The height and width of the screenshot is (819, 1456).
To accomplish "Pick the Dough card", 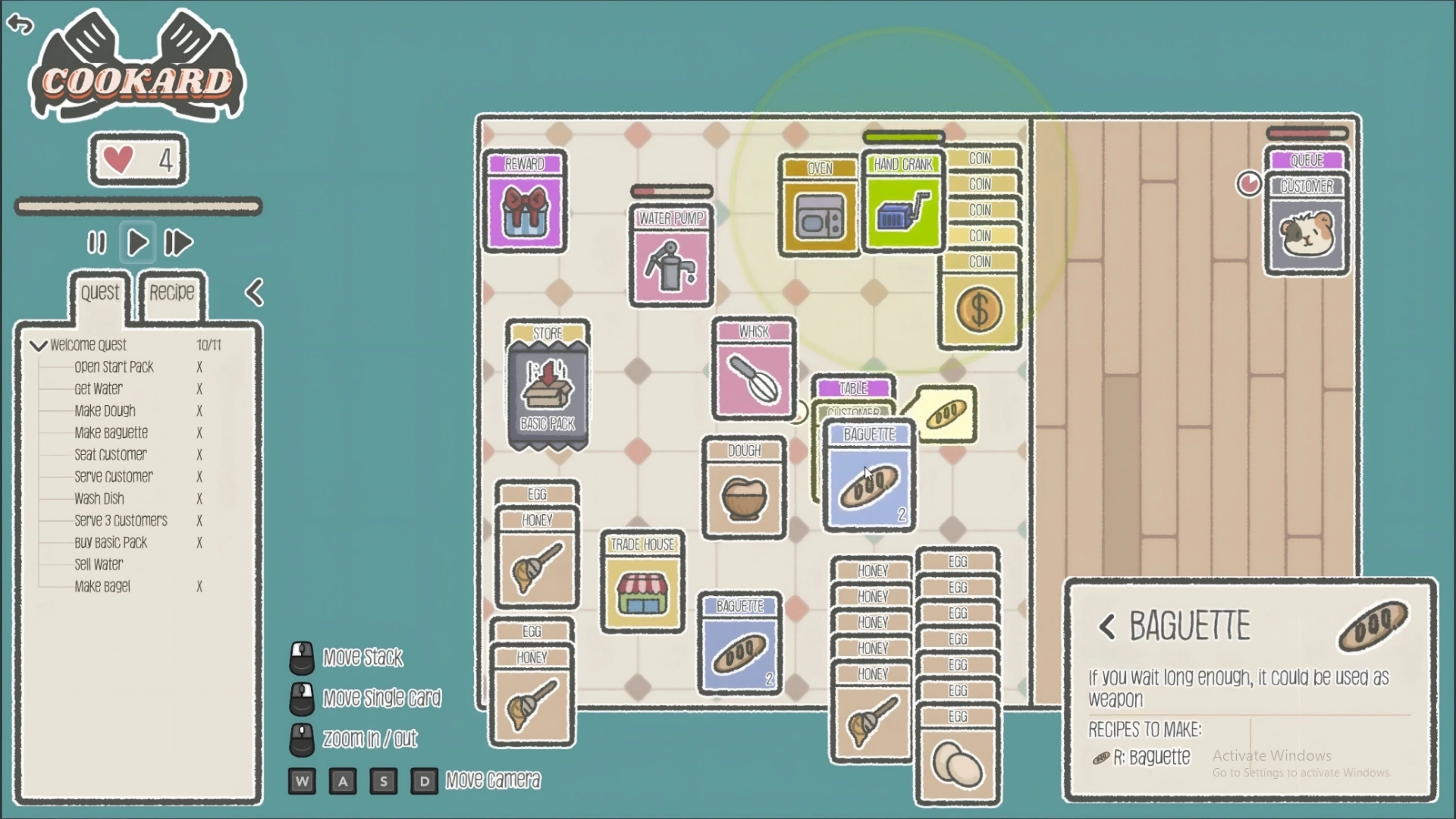I will (x=744, y=491).
